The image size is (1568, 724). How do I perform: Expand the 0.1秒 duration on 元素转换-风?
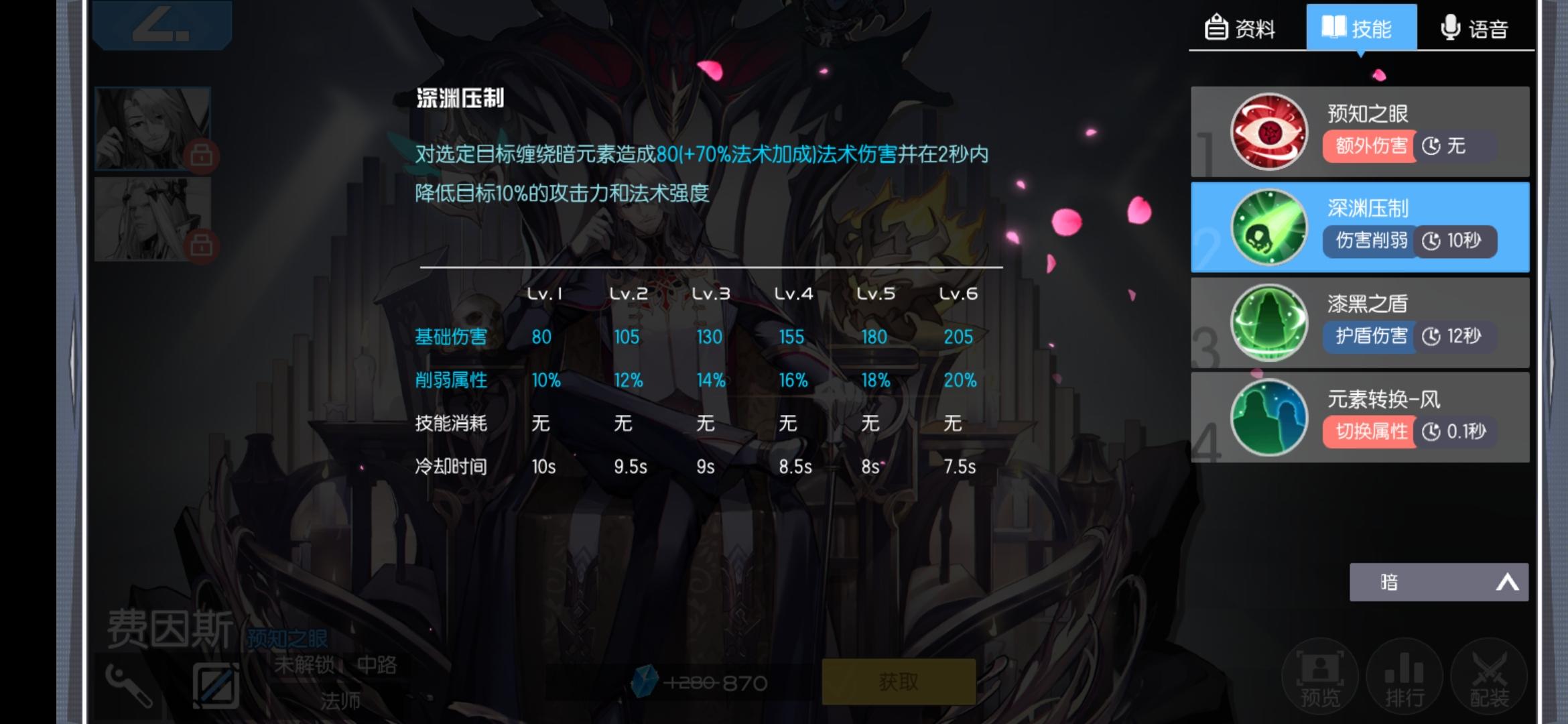tap(1456, 432)
